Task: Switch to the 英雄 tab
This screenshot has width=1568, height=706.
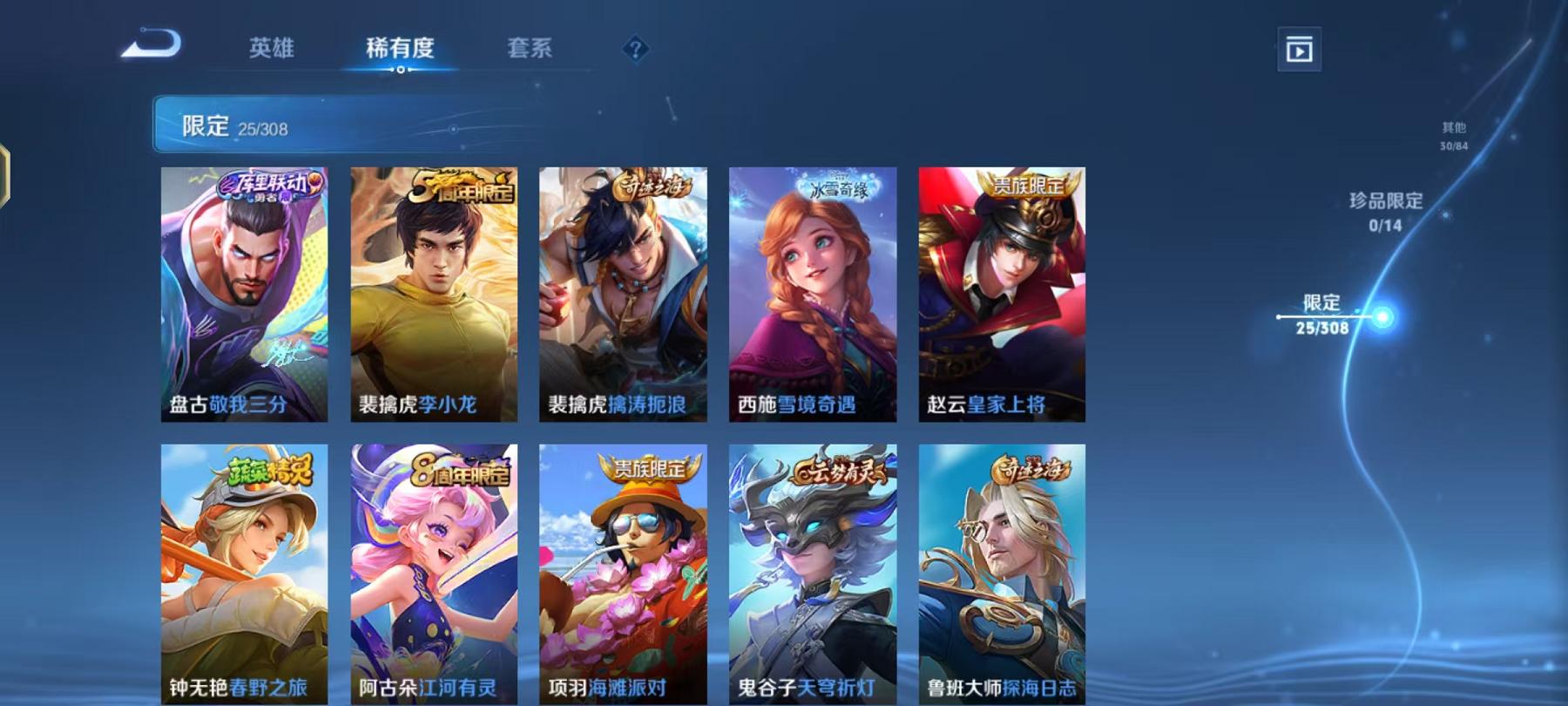Action: (270, 50)
